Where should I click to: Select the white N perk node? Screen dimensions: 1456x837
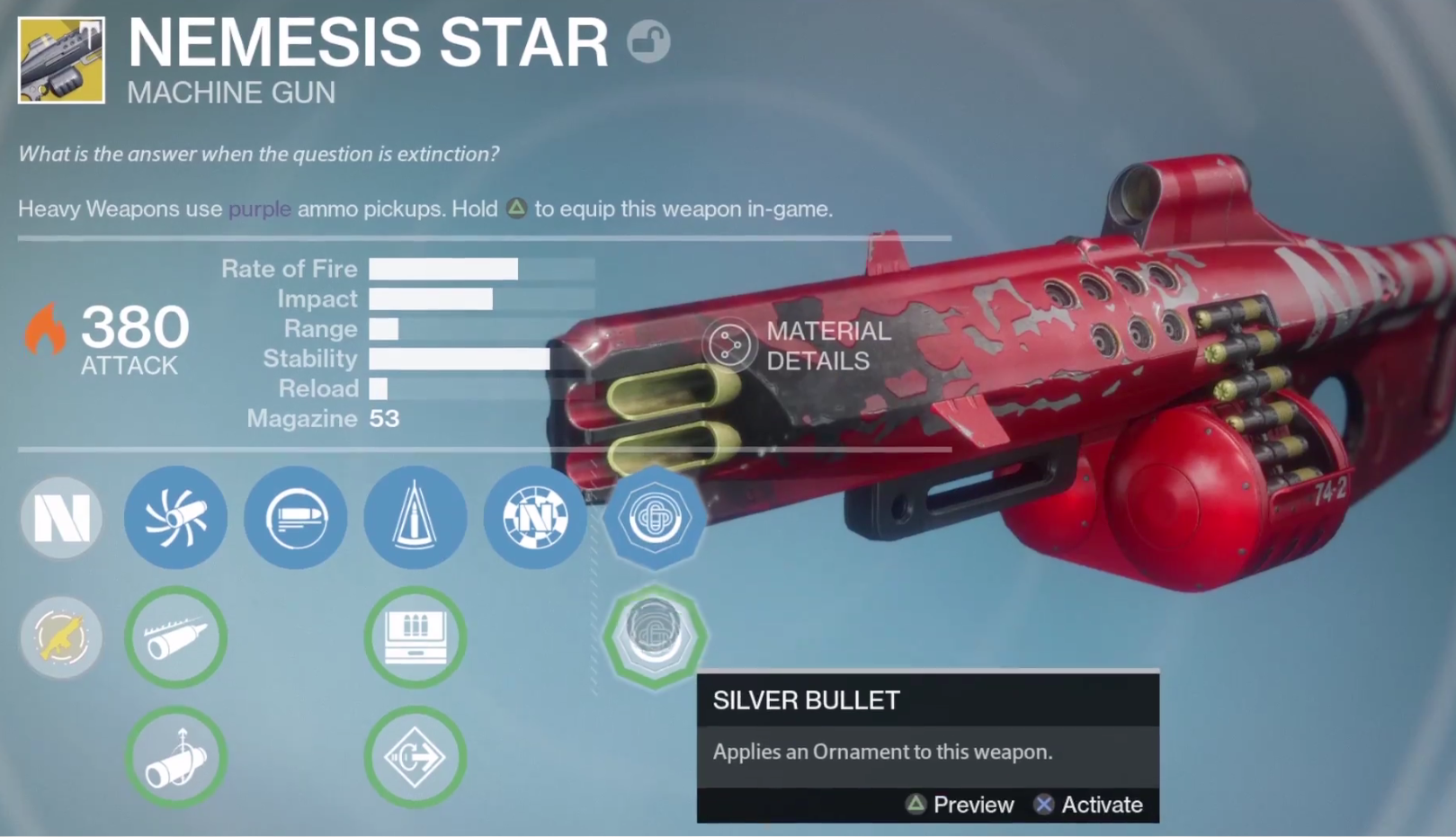pos(61,518)
